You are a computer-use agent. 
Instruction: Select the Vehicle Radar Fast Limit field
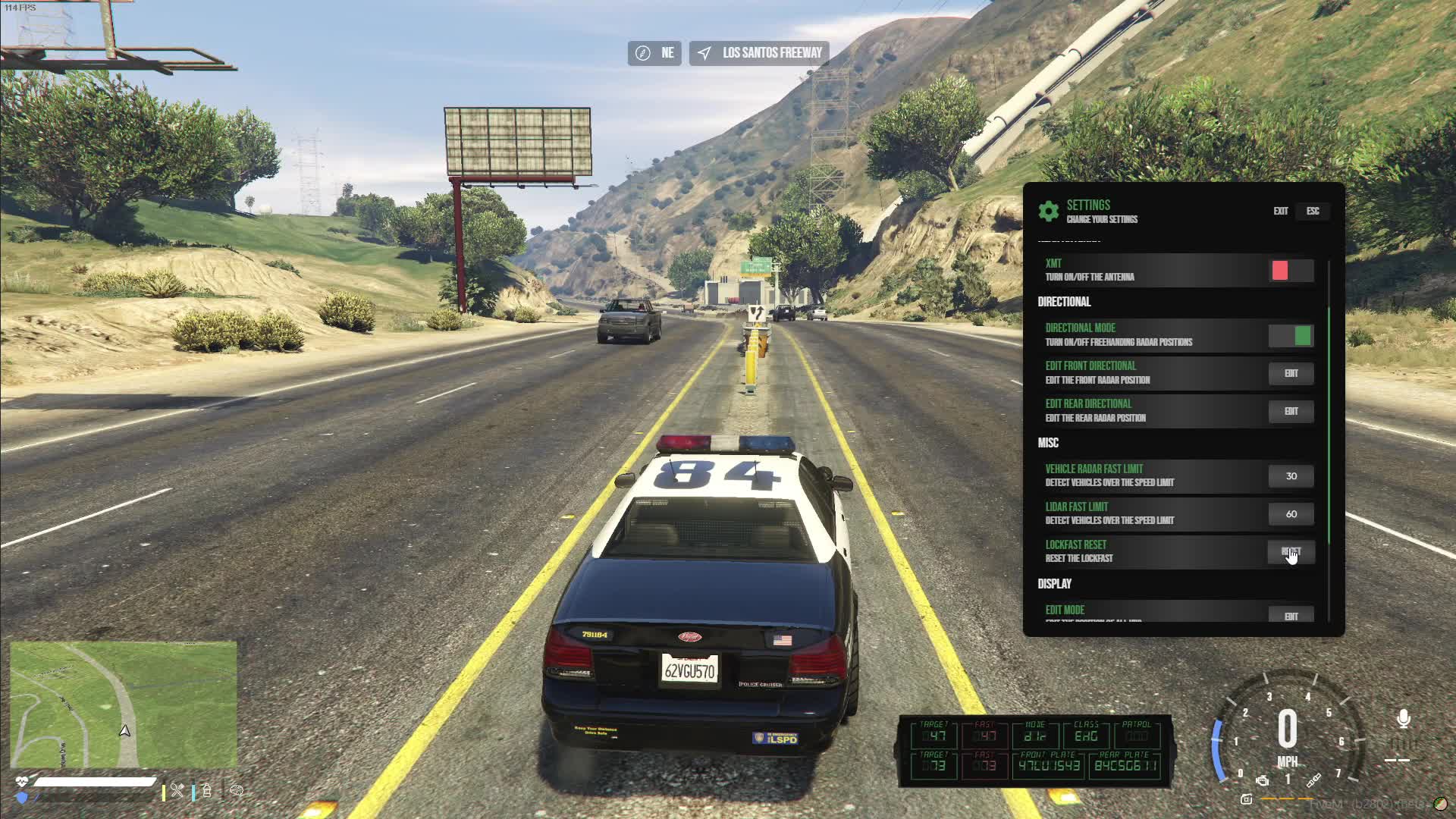(x=1291, y=476)
